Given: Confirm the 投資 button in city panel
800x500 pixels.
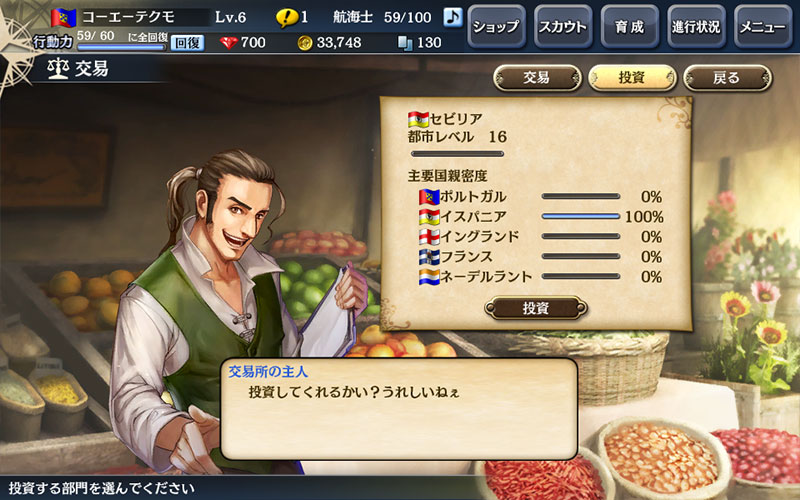Looking at the screenshot, I should click(x=536, y=307).
